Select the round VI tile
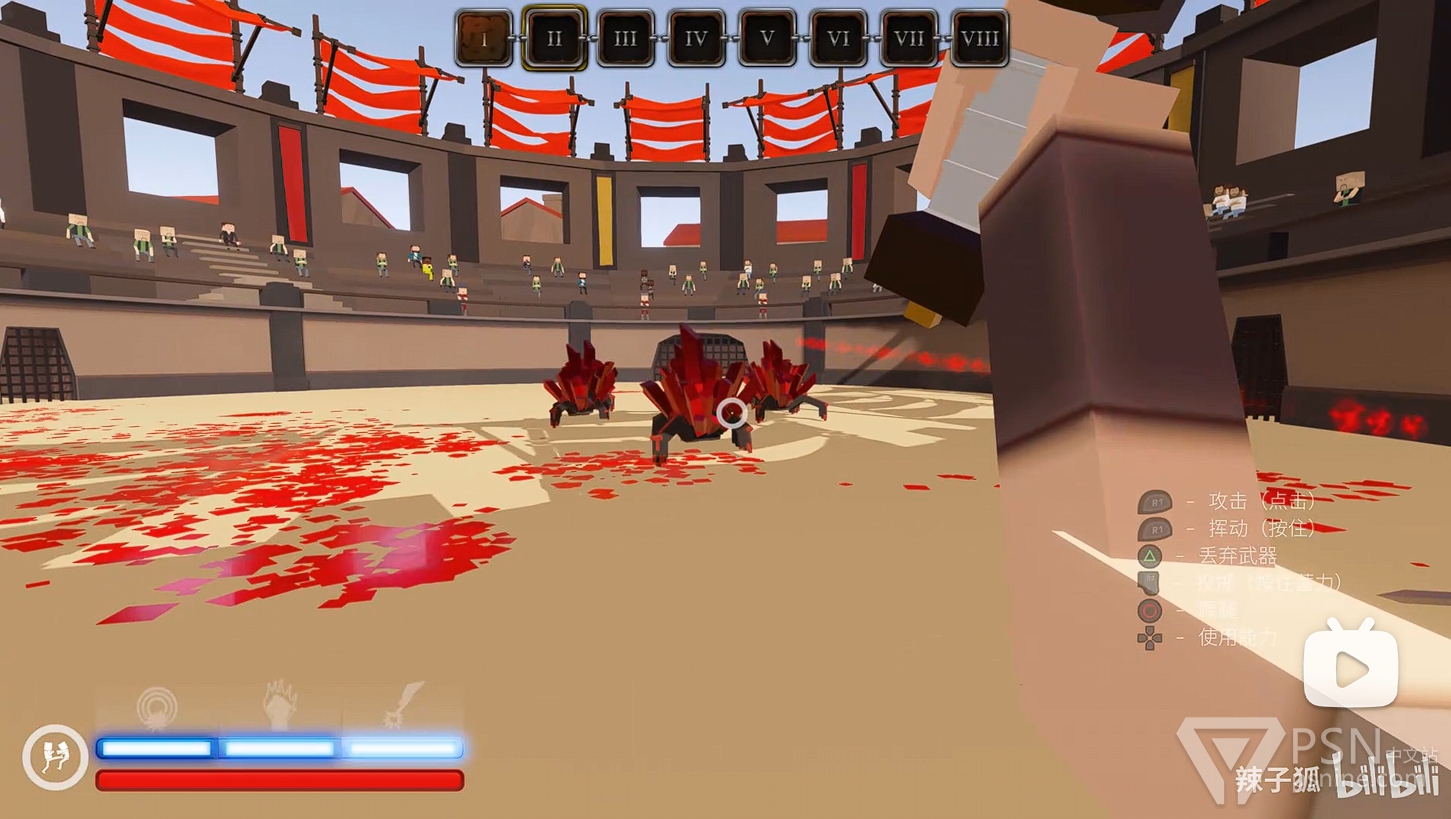The width and height of the screenshot is (1451, 819). click(839, 39)
